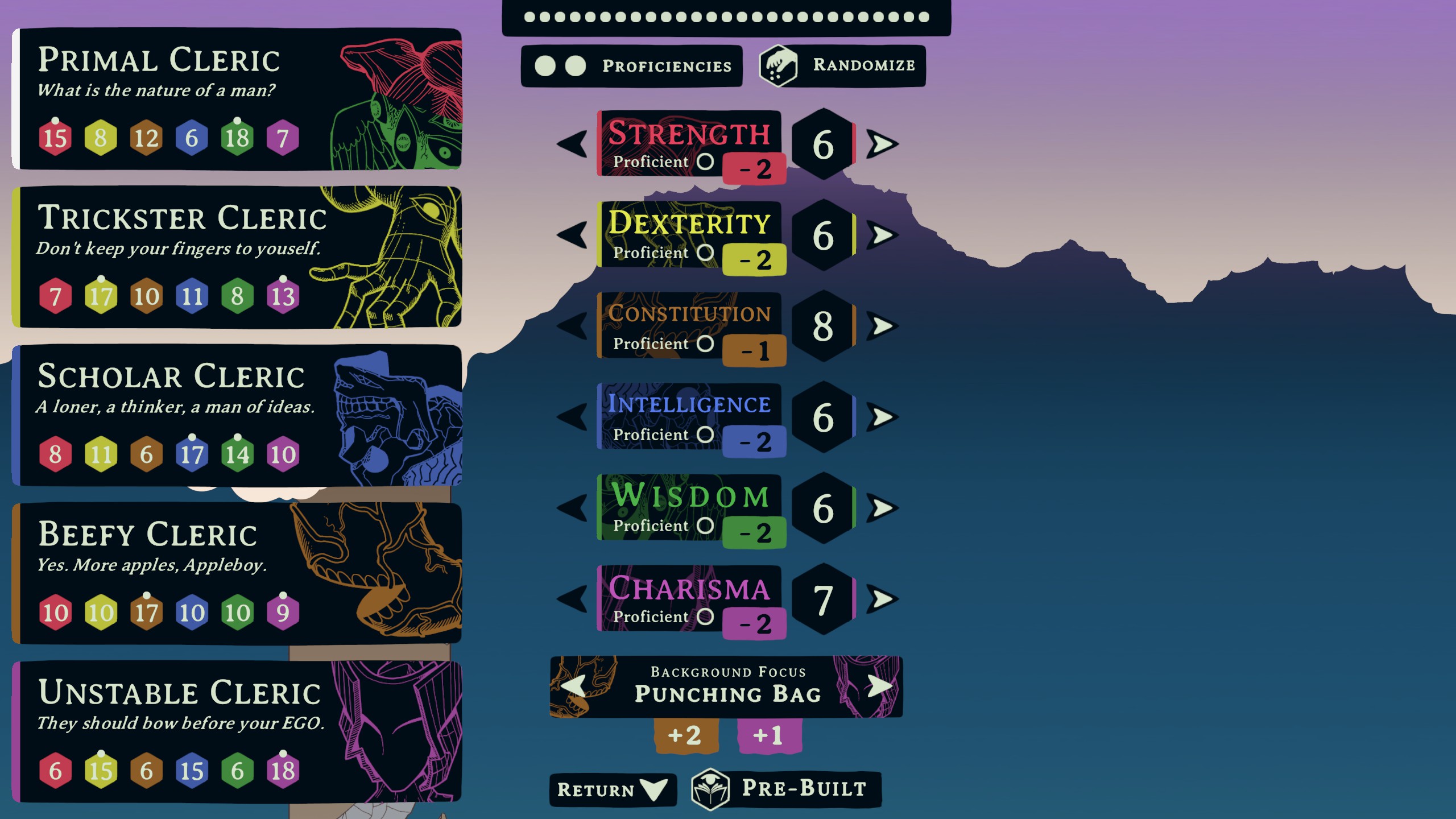Image resolution: width=1456 pixels, height=819 pixels.
Task: Click the red 15 Strength hex on Primal Cleric
Action: [x=54, y=136]
